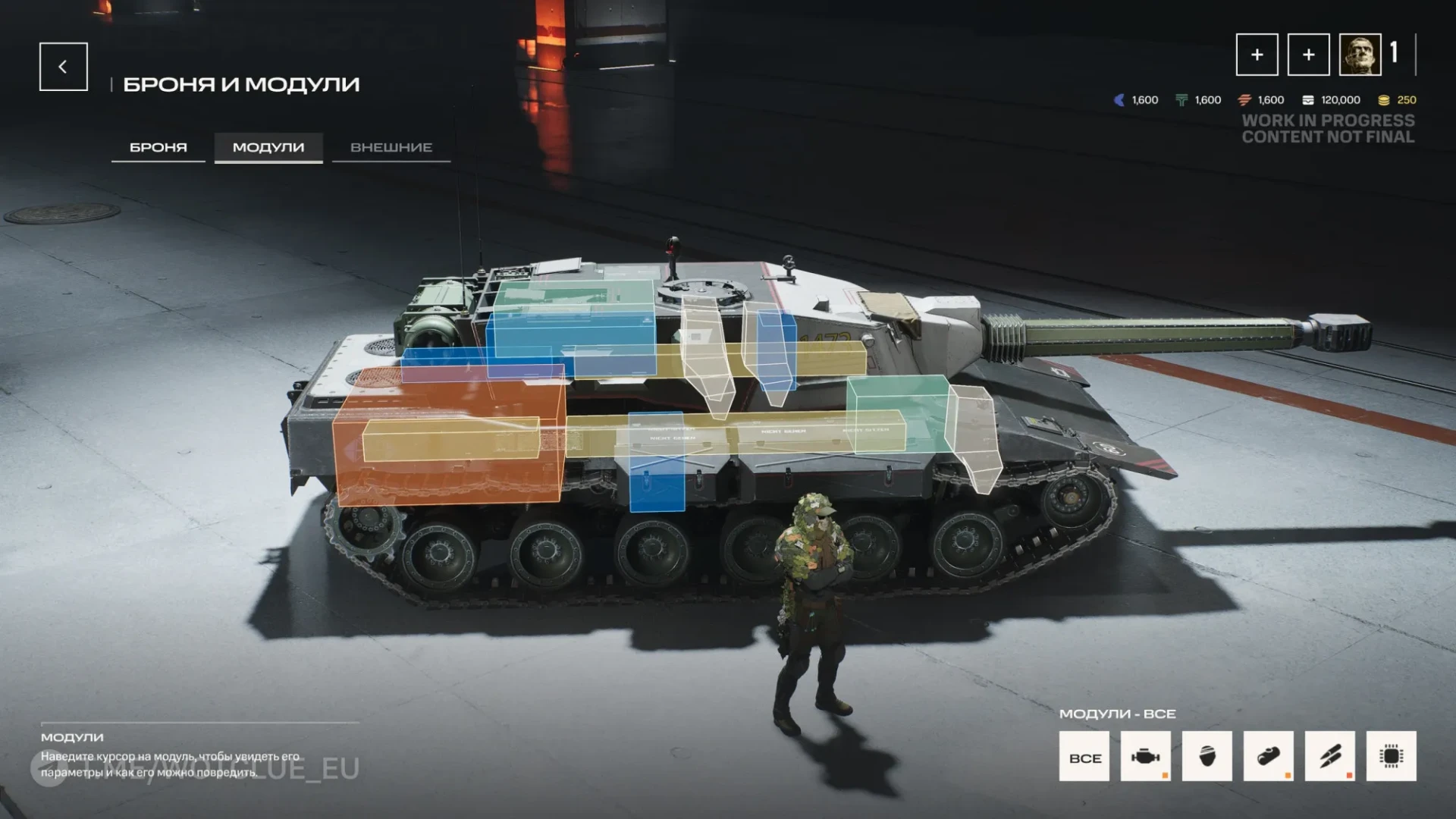Click the gold coins currency icon

pyautogui.click(x=1384, y=100)
